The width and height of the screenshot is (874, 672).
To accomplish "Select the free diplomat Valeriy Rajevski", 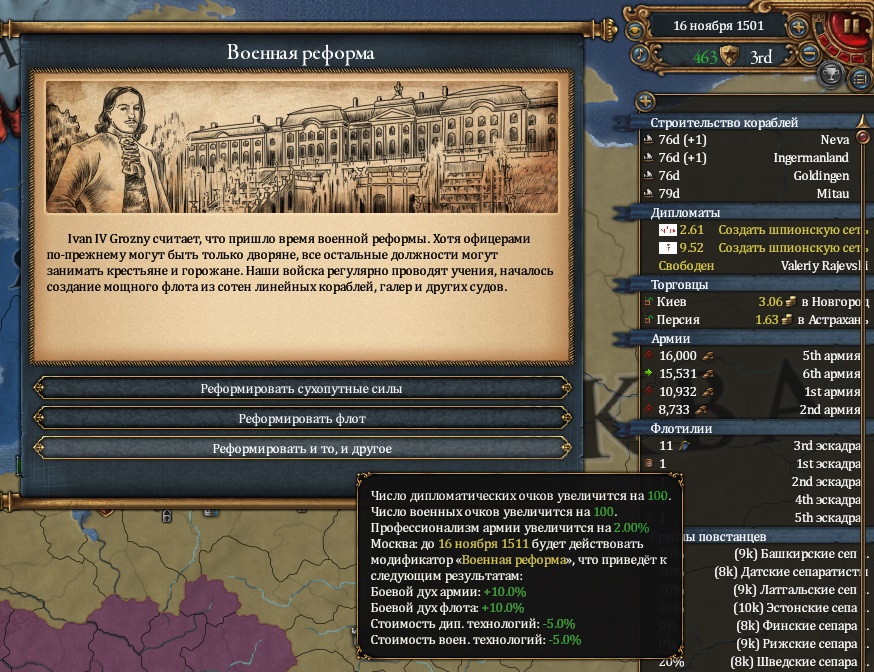I will coord(752,266).
